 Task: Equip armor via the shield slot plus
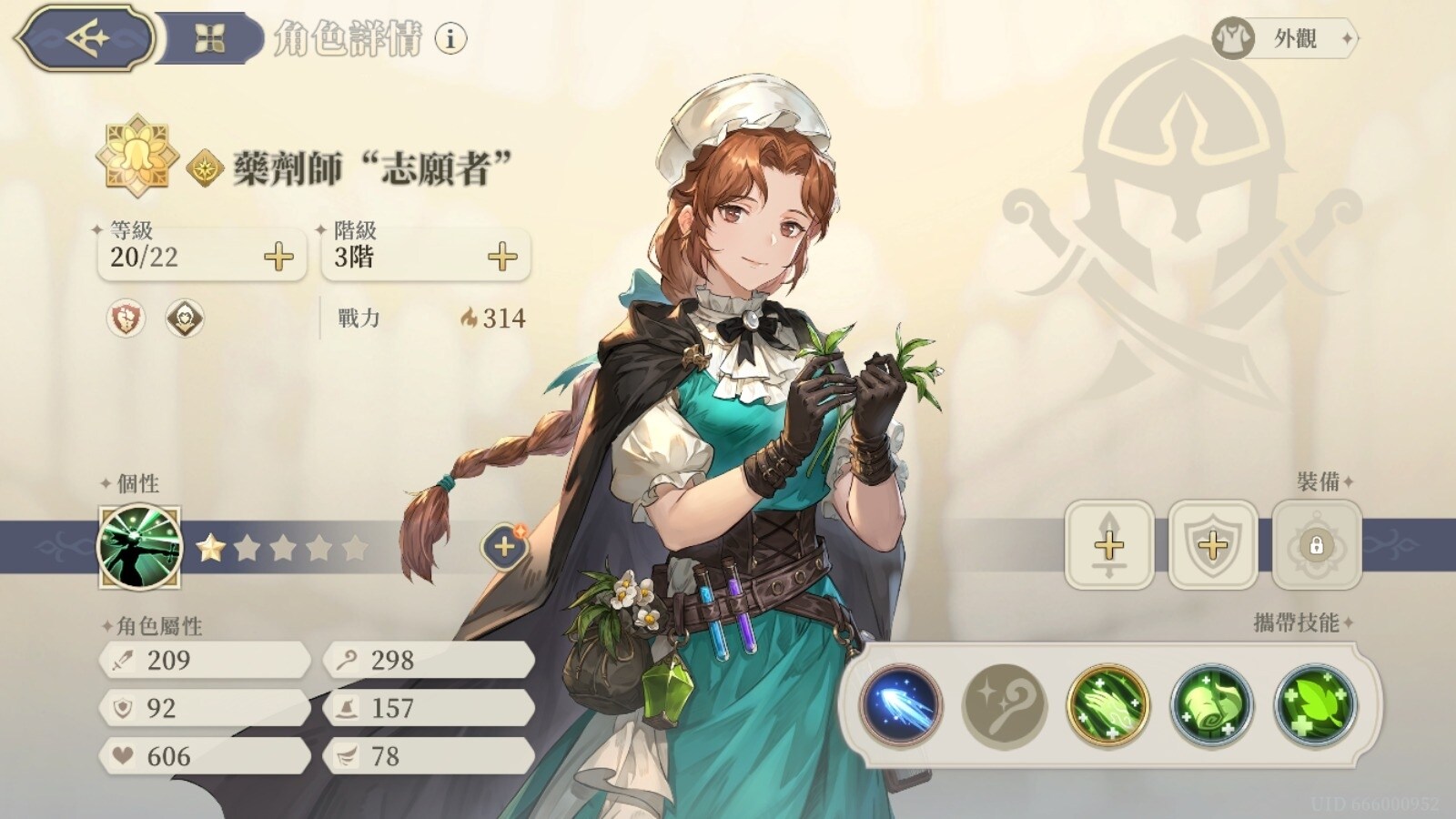click(1210, 547)
